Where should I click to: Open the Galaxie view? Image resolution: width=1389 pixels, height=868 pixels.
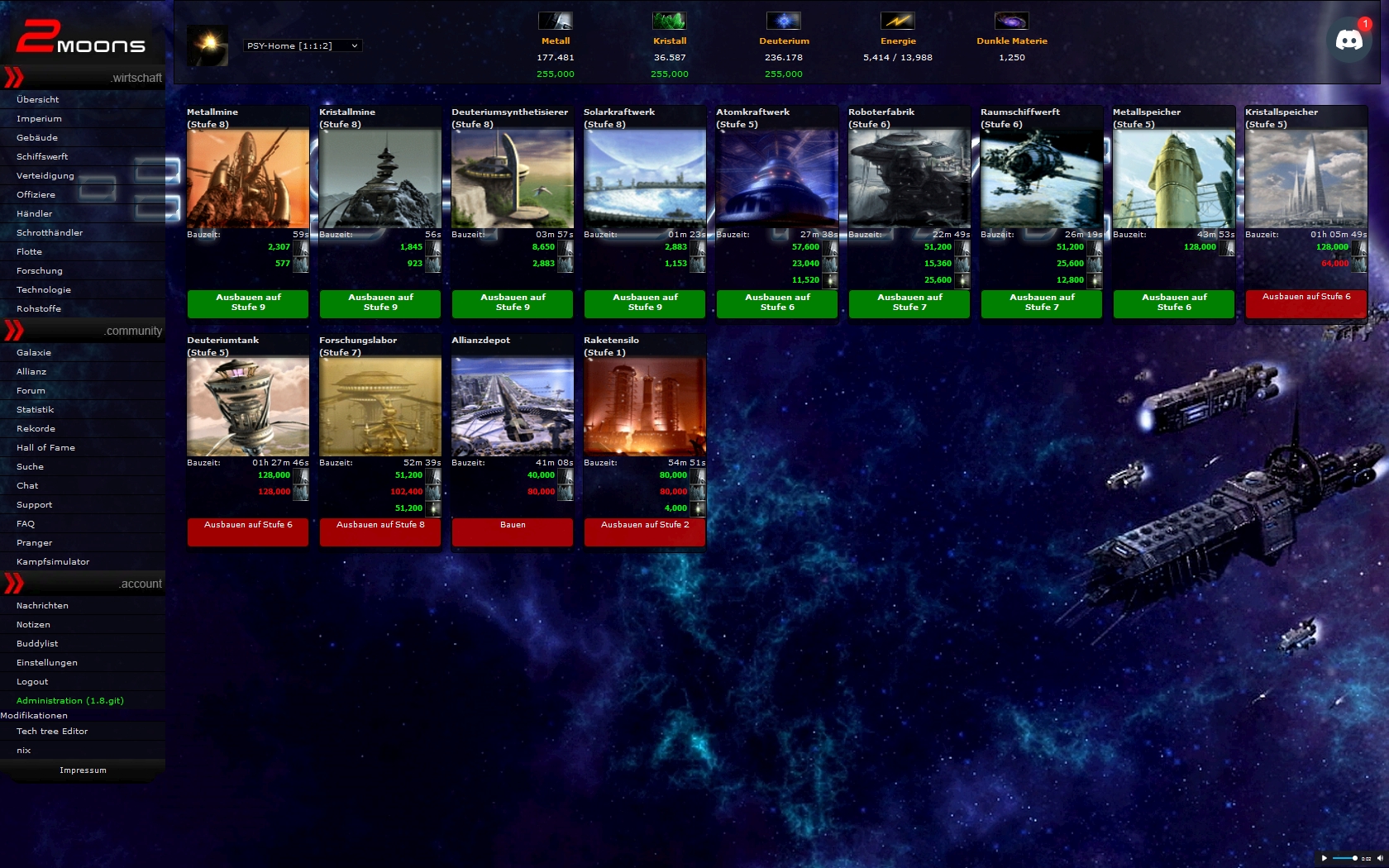pyautogui.click(x=34, y=352)
